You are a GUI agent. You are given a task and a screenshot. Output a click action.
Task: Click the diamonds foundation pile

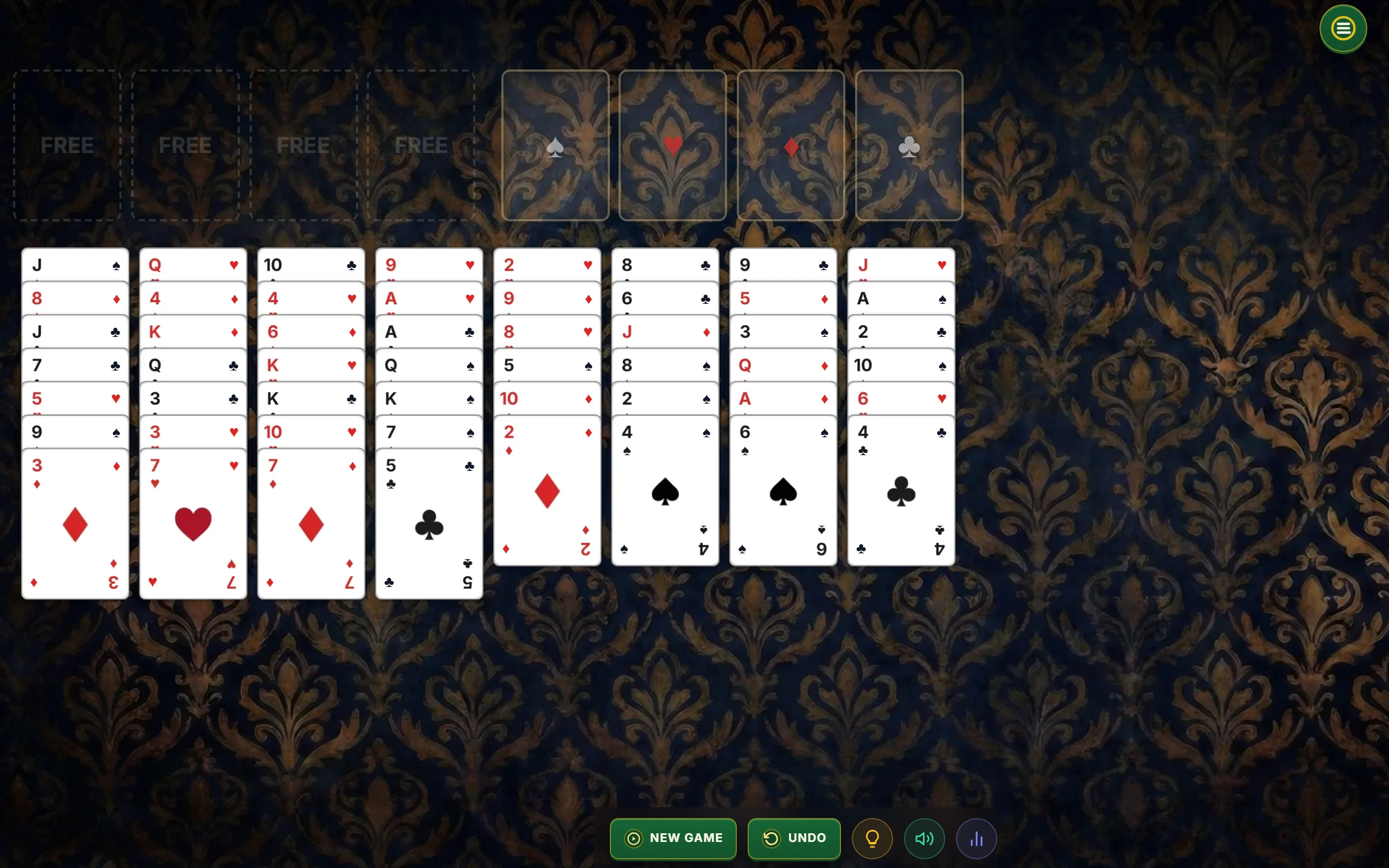[x=791, y=145]
